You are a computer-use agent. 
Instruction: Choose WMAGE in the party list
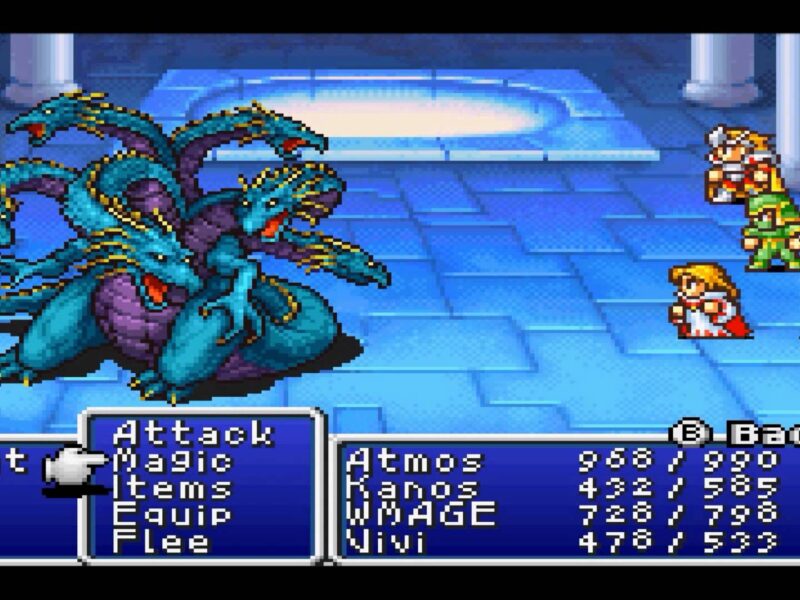[420, 515]
